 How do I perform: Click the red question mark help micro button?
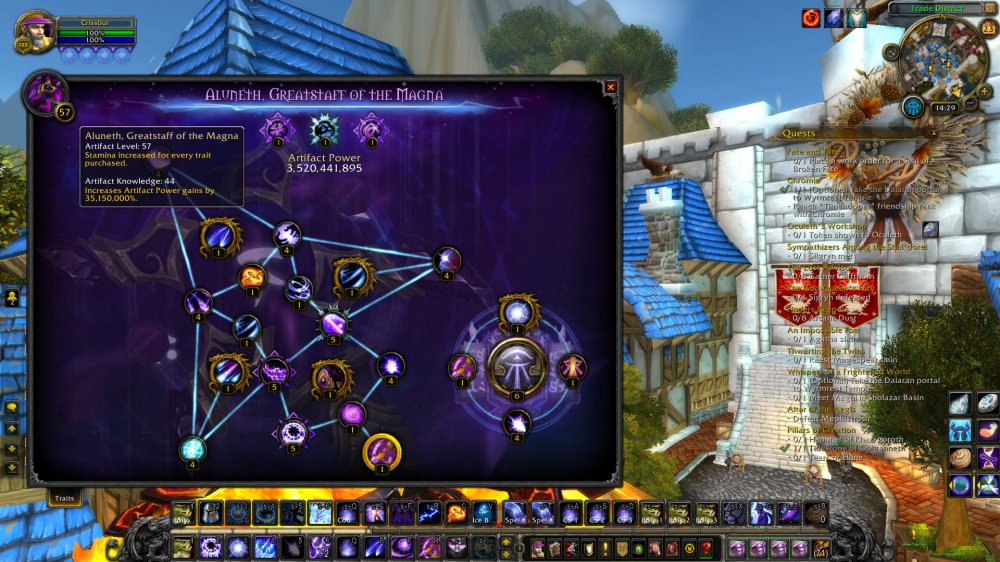point(706,547)
